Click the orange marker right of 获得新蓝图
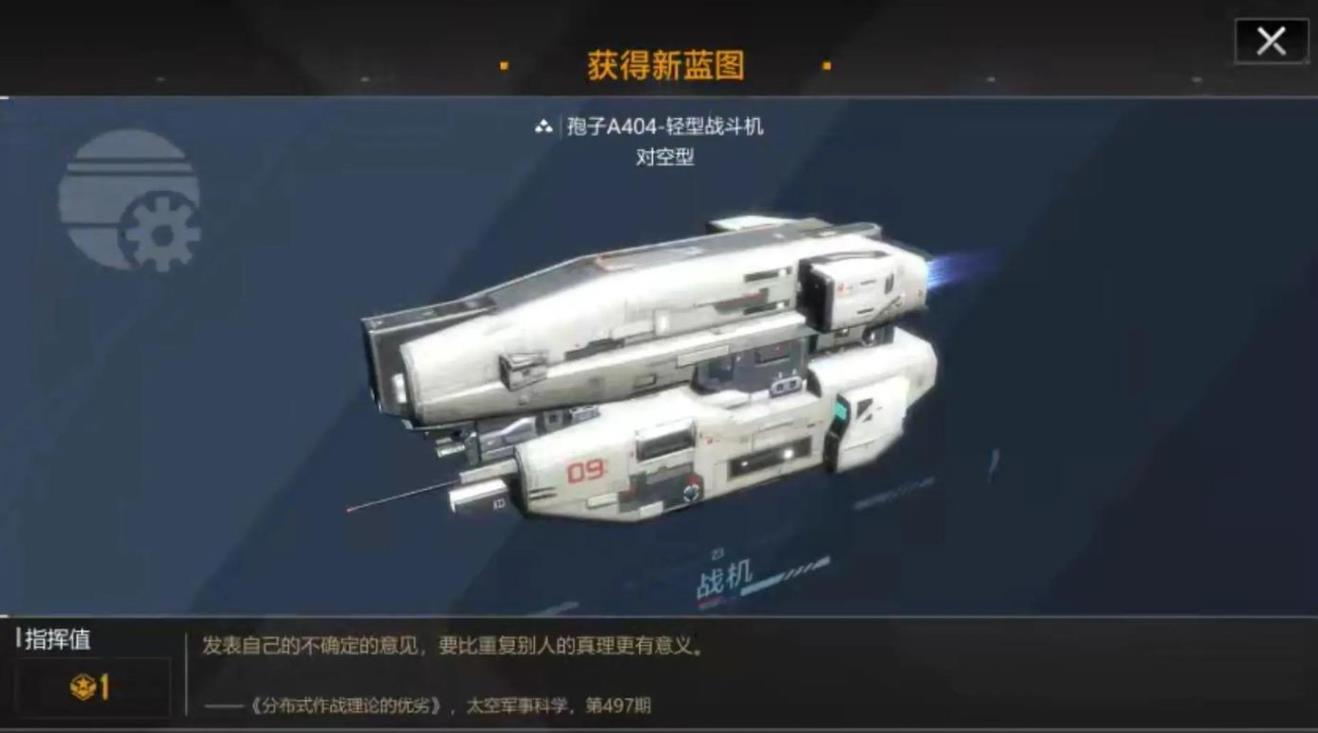 (826, 63)
